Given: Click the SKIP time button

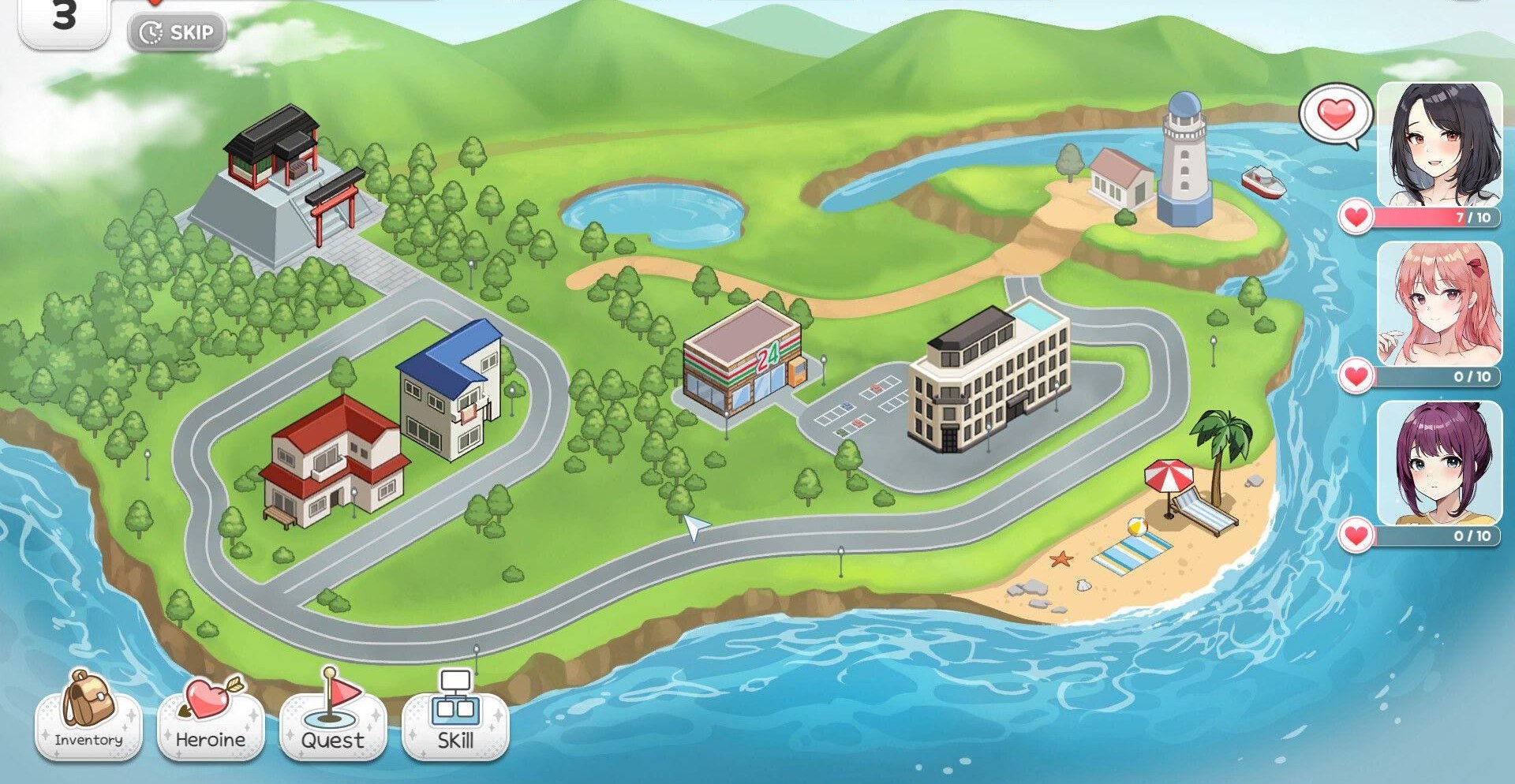Looking at the screenshot, I should 177,33.
